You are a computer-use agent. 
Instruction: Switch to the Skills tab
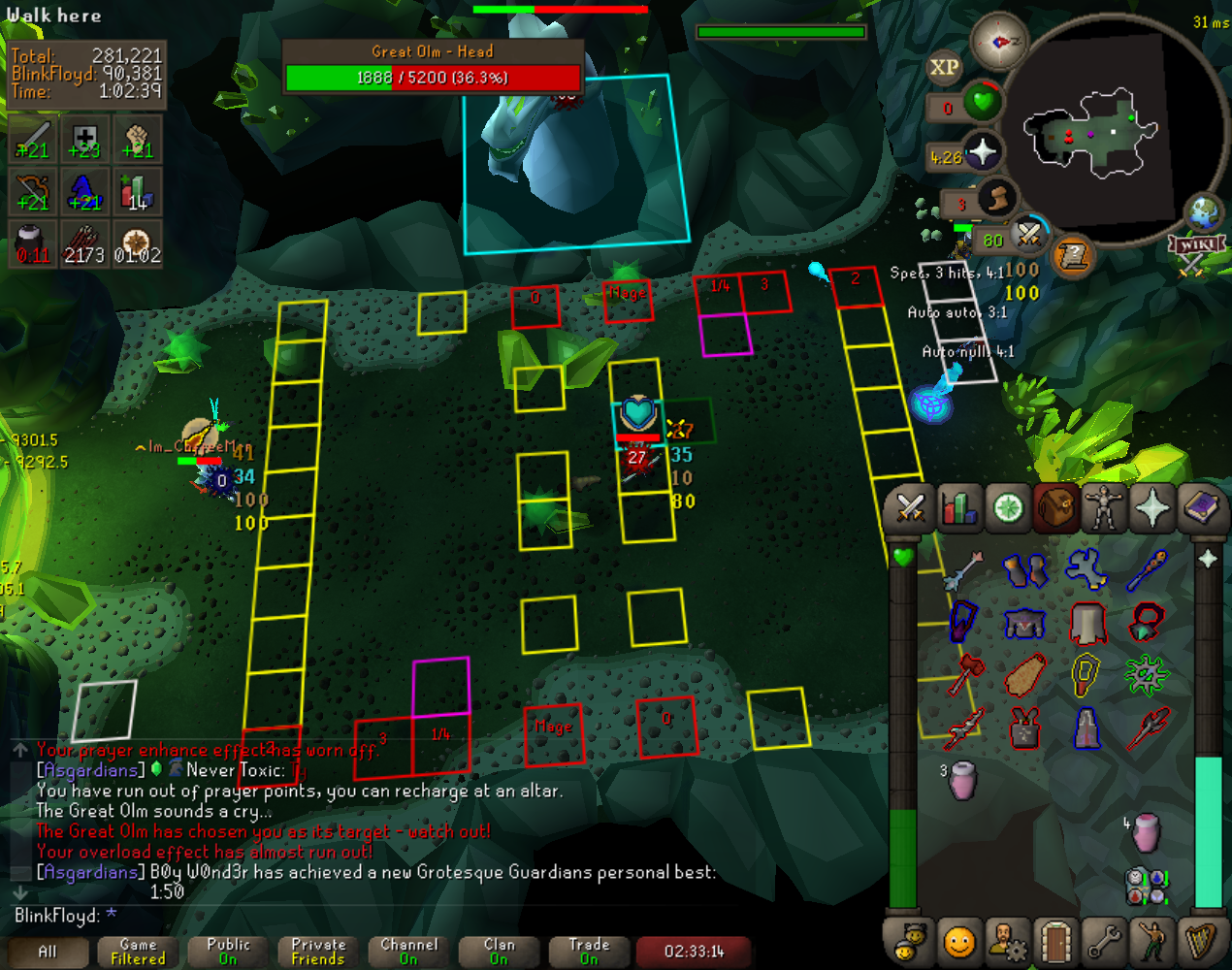point(958,508)
